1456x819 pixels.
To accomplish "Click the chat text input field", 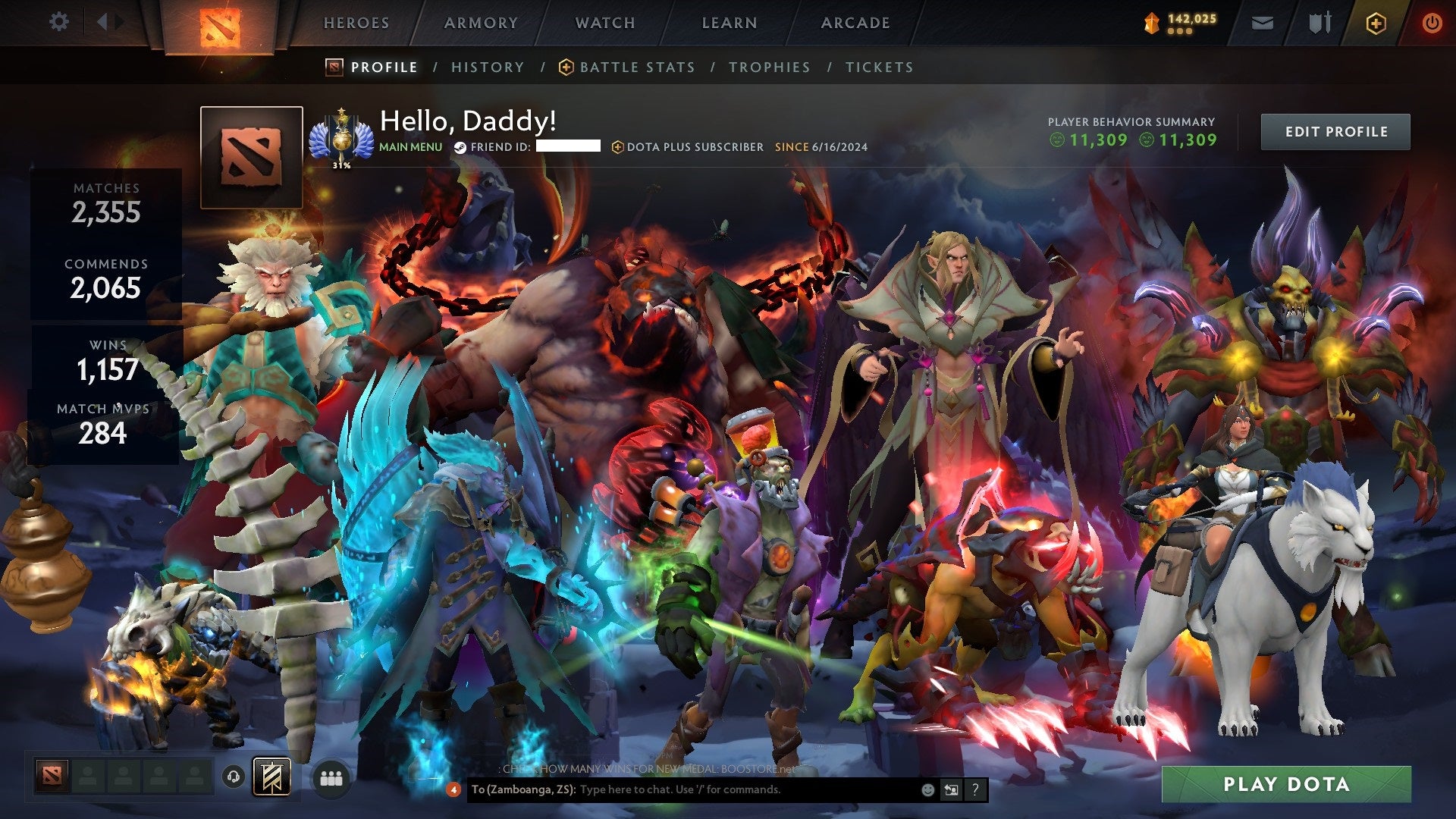I will (x=720, y=789).
